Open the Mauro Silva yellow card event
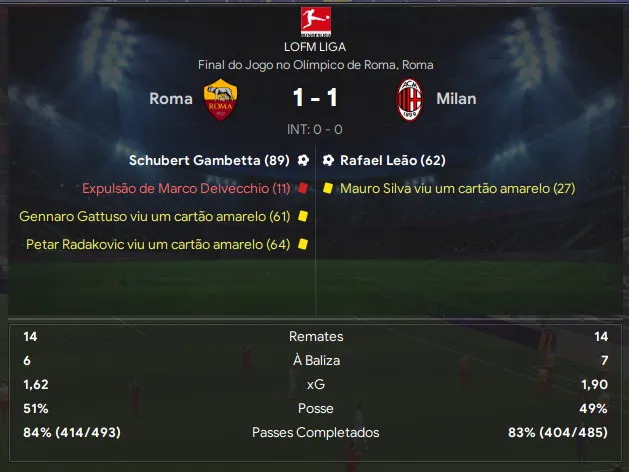Viewport: 629px width, 472px height. pos(457,188)
